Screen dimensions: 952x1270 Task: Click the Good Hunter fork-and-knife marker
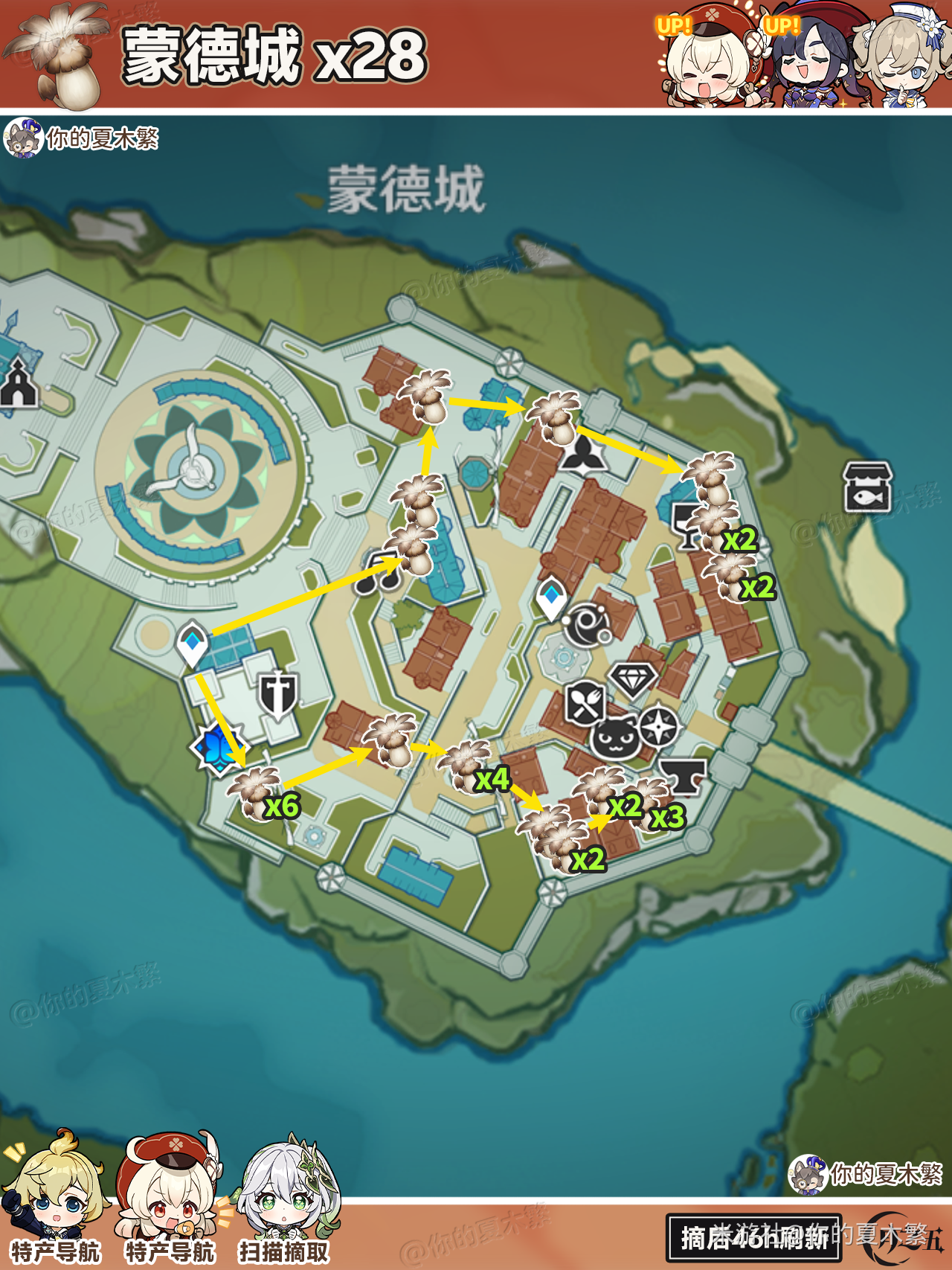[585, 703]
